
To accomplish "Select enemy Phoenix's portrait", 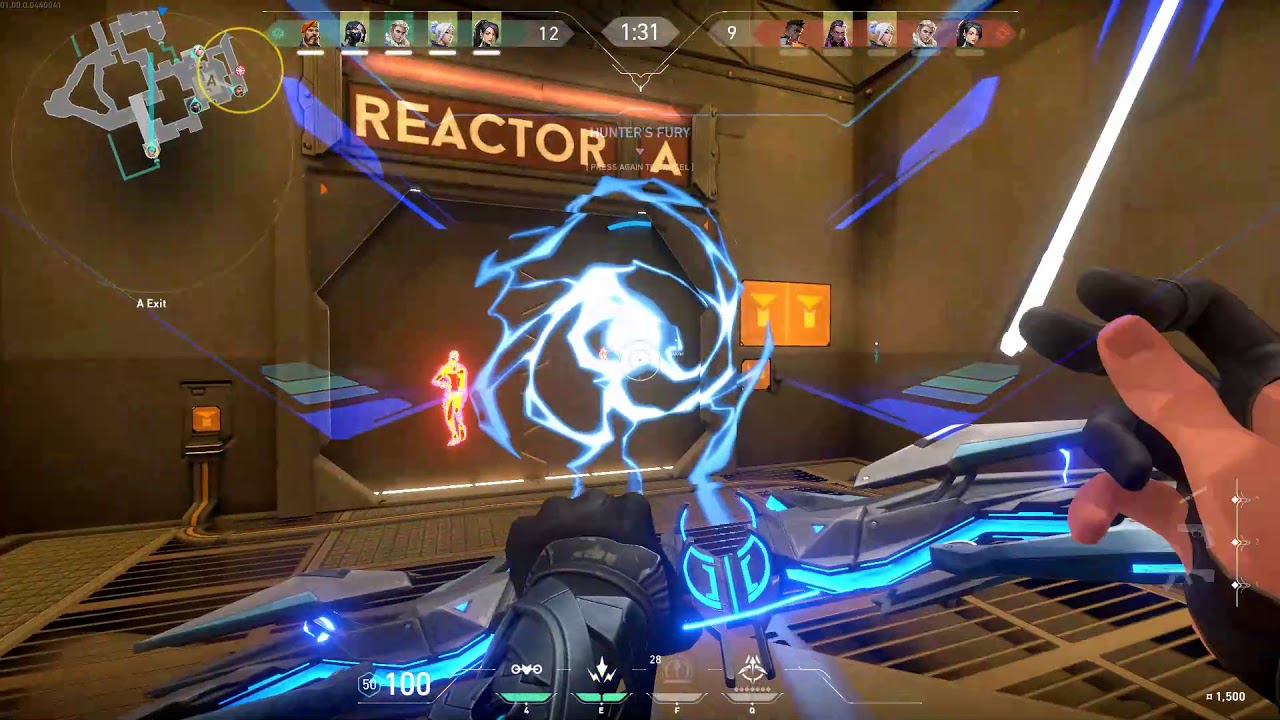I will coord(793,34).
